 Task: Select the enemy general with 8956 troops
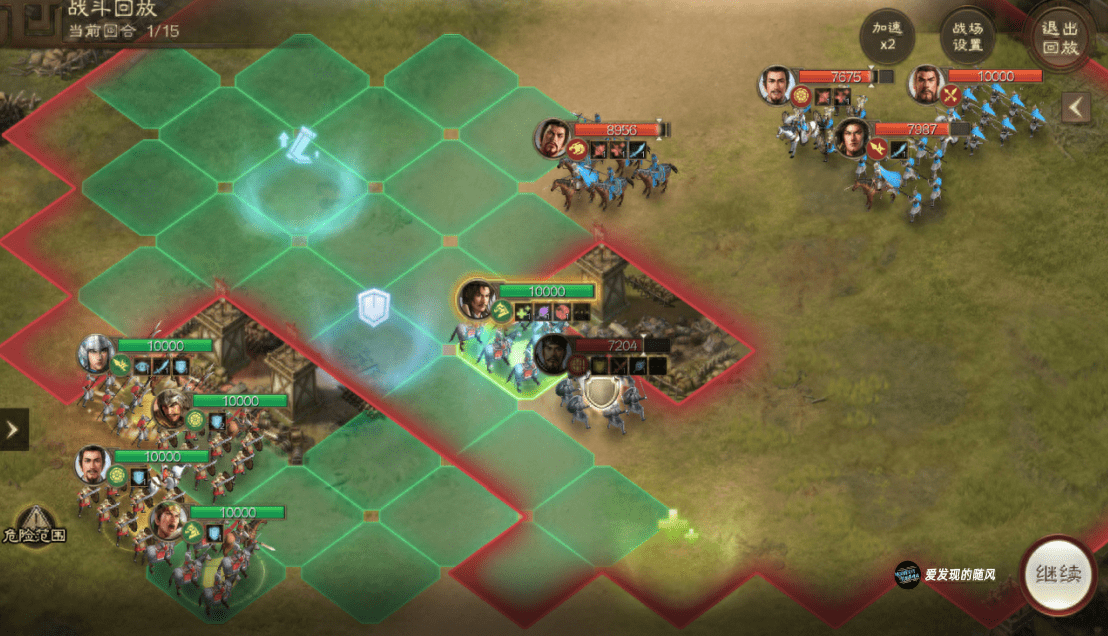point(552,139)
